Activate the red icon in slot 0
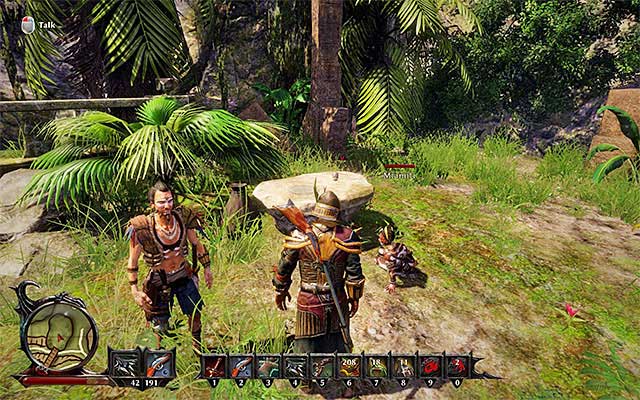Screen dimensions: 640x400 point(457,366)
